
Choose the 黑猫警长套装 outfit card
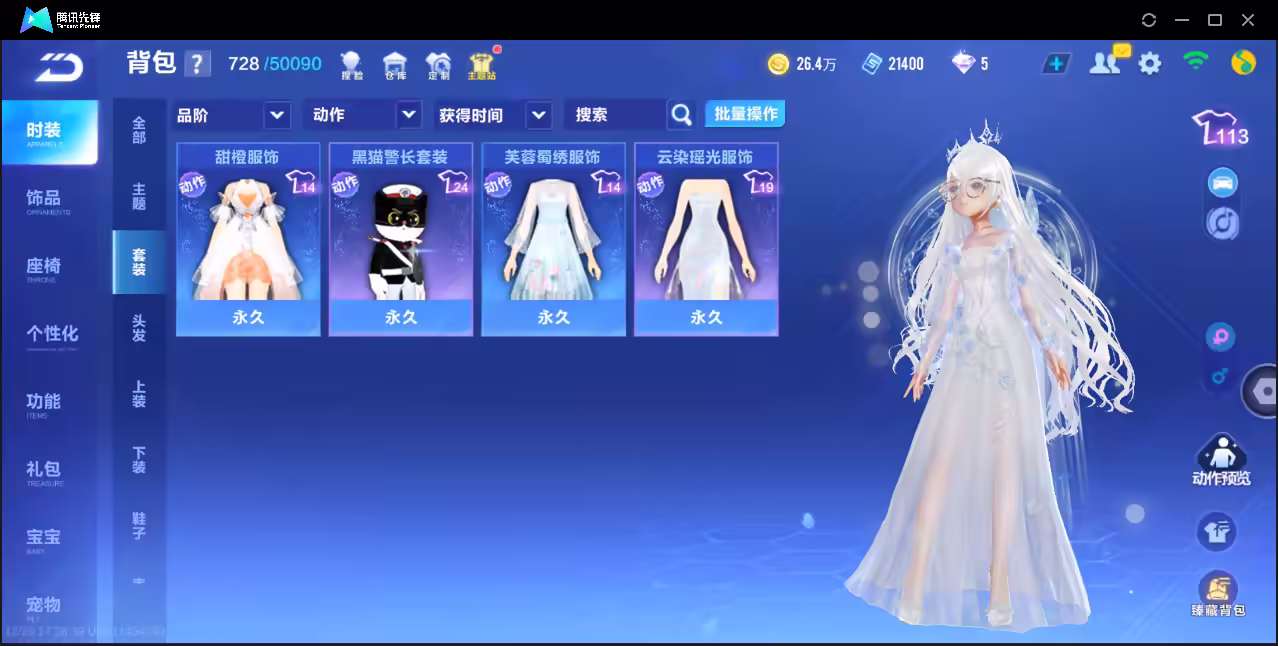point(400,239)
